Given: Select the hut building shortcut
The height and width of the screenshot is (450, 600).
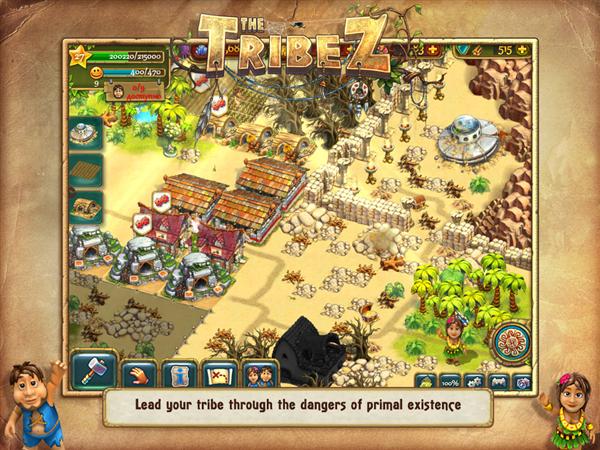Looking at the screenshot, I should (x=86, y=207).
